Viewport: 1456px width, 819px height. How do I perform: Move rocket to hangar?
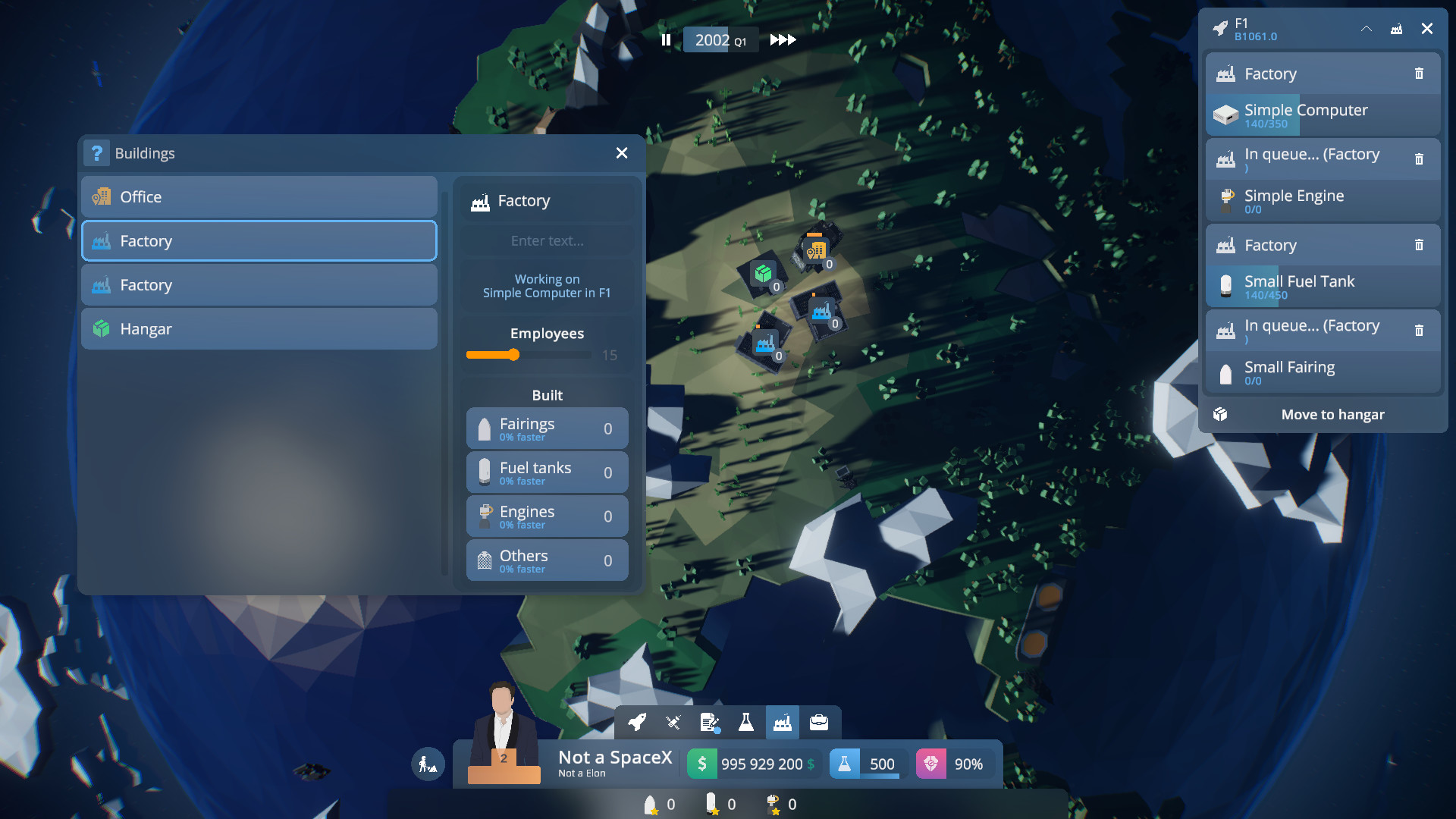point(1332,415)
